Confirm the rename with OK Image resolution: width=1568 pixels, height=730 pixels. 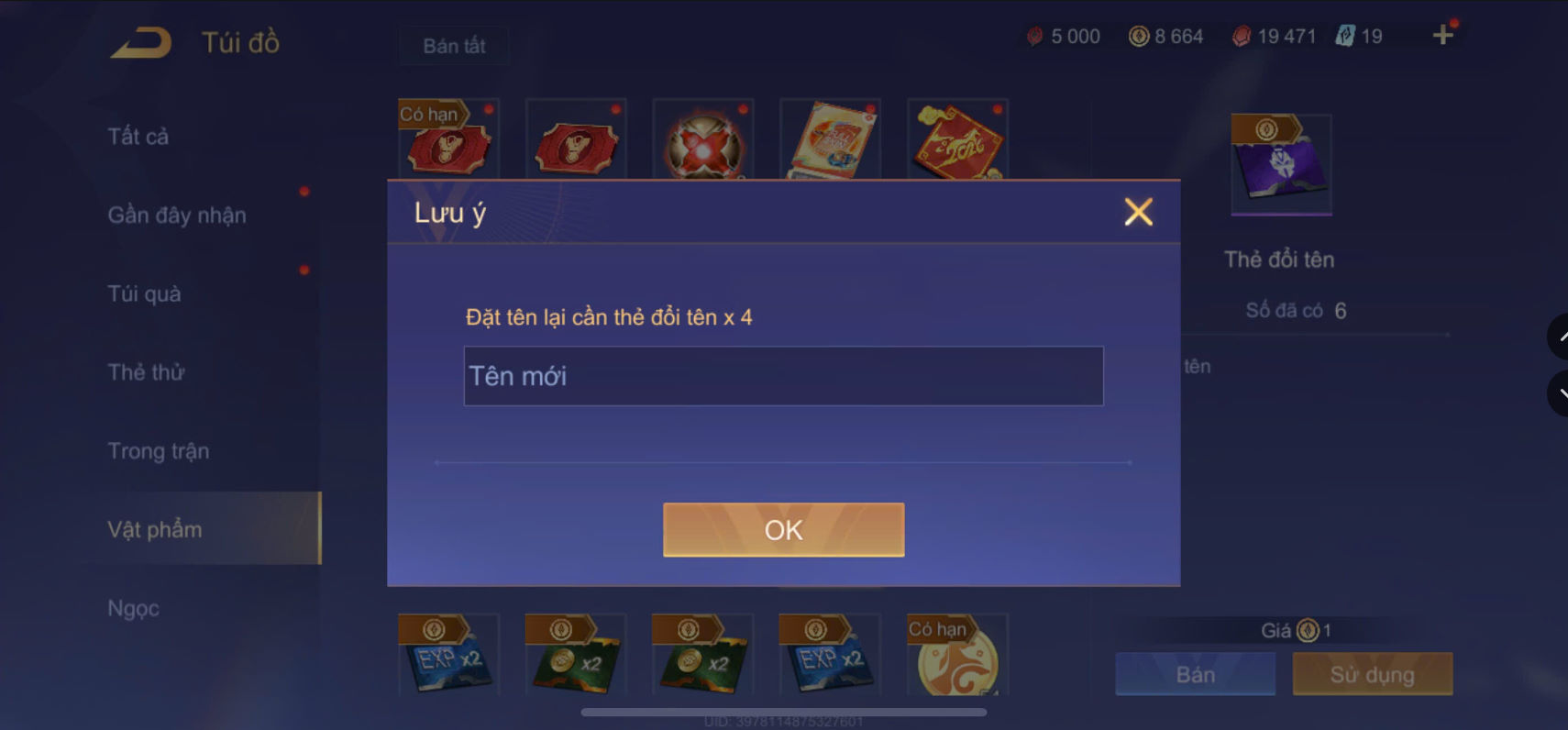[x=783, y=529]
